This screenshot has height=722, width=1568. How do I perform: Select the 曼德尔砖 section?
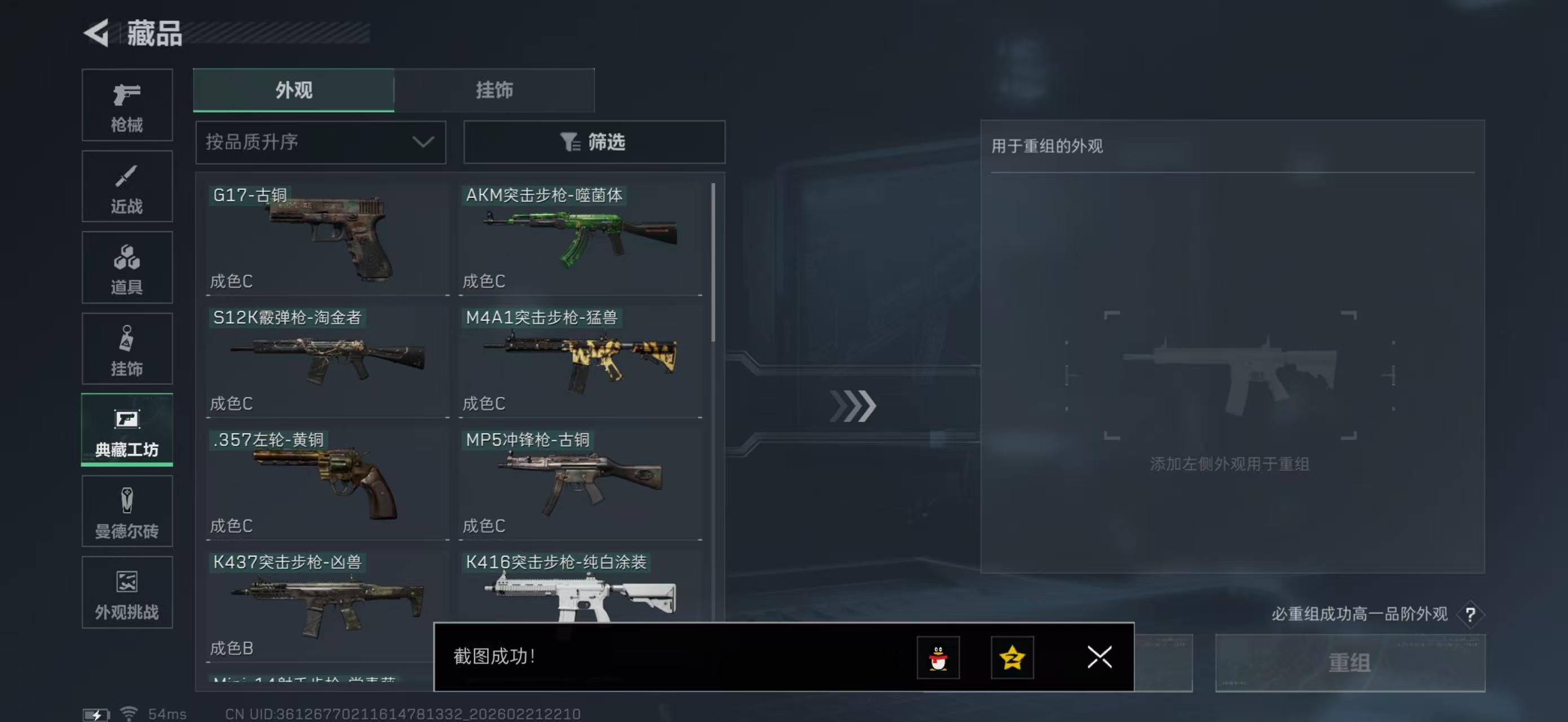127,512
